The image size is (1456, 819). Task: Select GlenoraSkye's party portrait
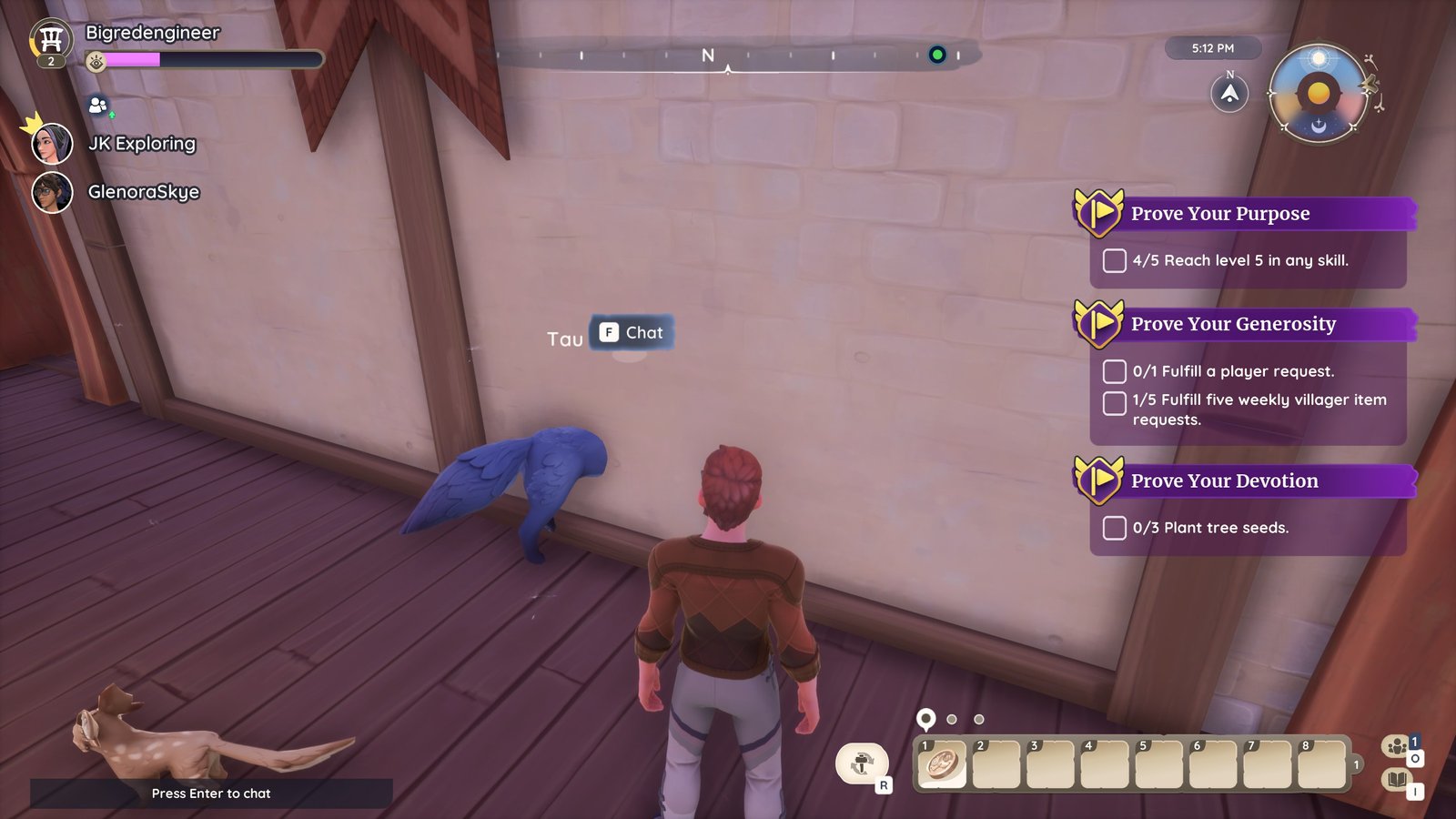pyautogui.click(x=52, y=192)
